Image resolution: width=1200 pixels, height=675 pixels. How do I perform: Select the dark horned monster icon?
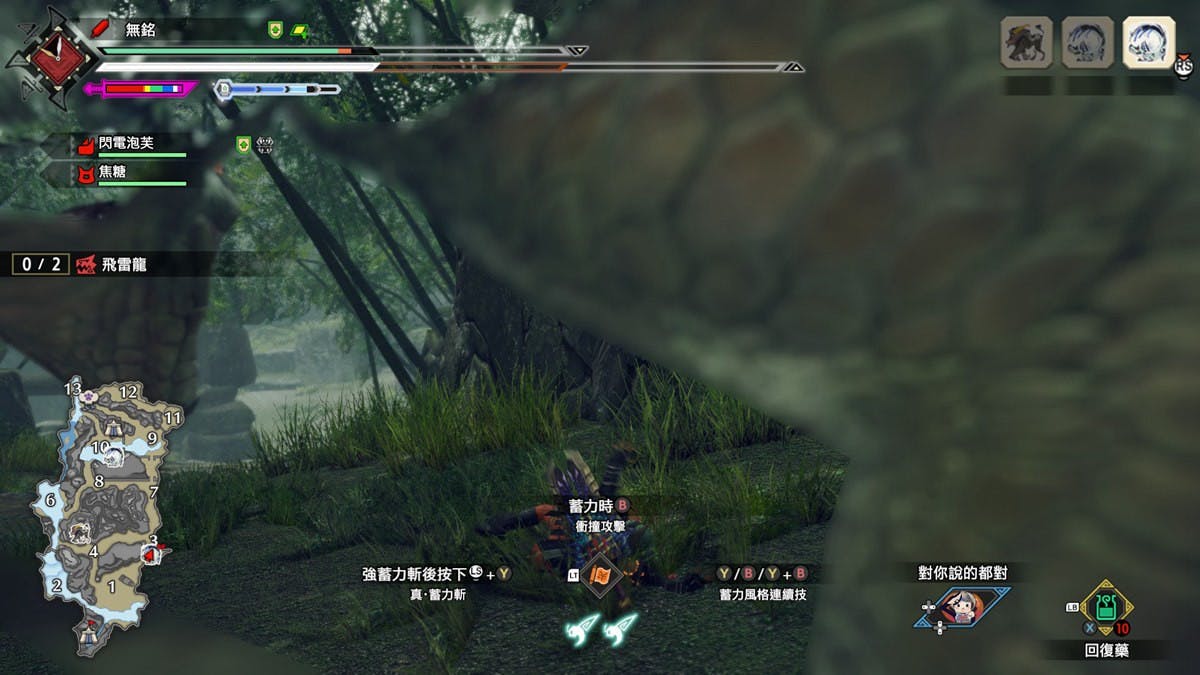click(1027, 44)
